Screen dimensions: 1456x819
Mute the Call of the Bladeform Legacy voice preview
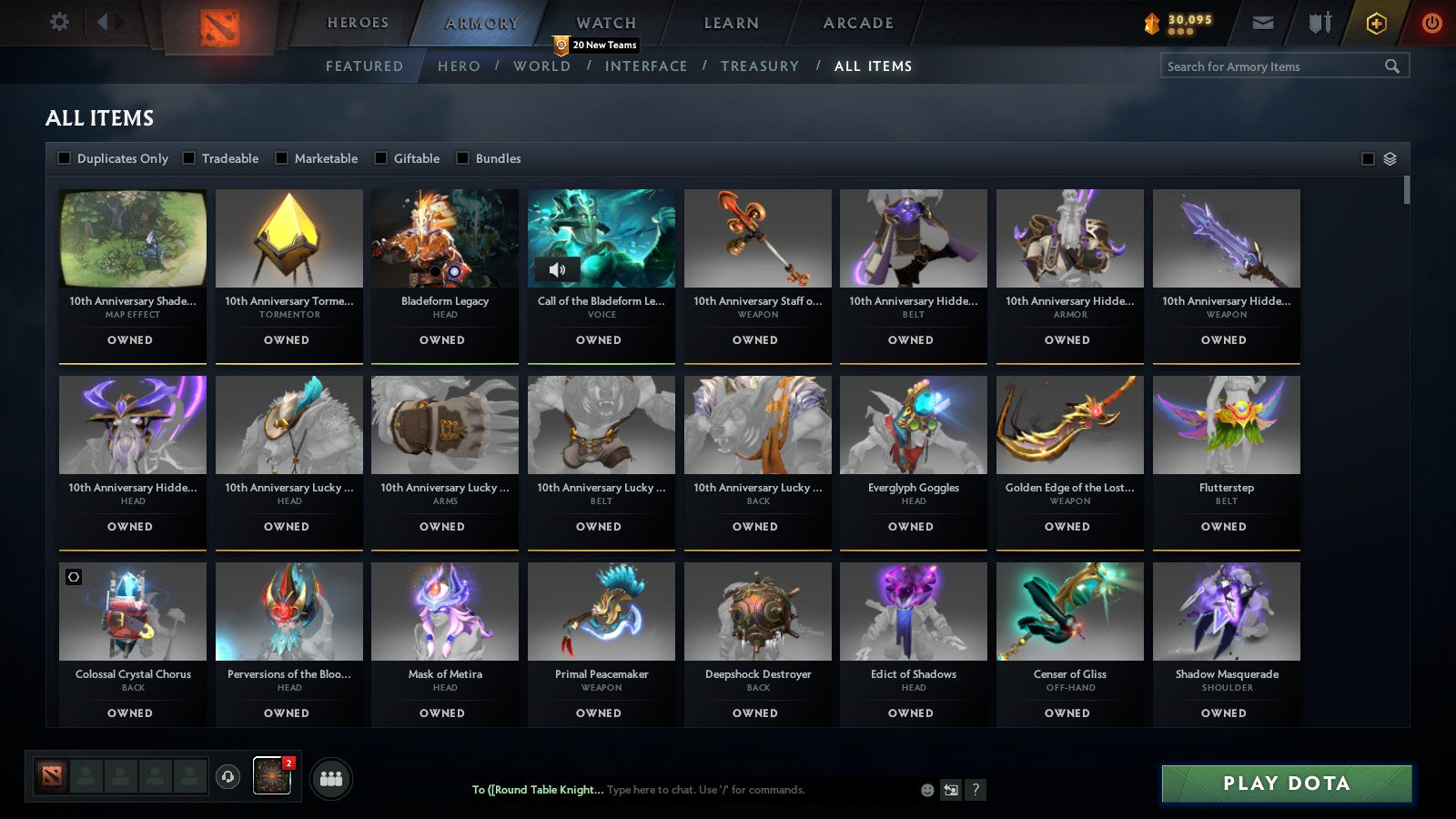tap(558, 268)
